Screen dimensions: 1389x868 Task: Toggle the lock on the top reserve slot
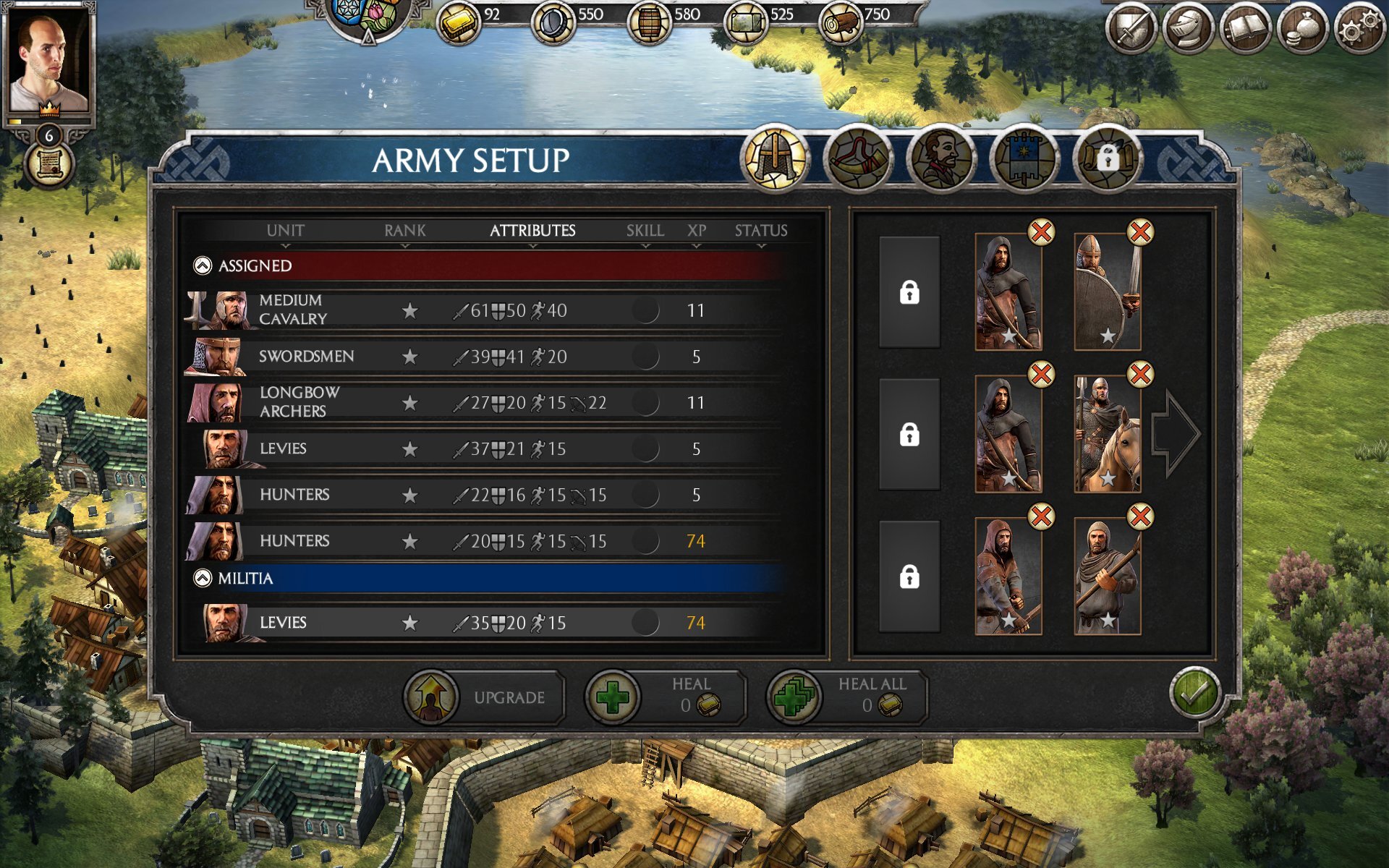click(909, 293)
